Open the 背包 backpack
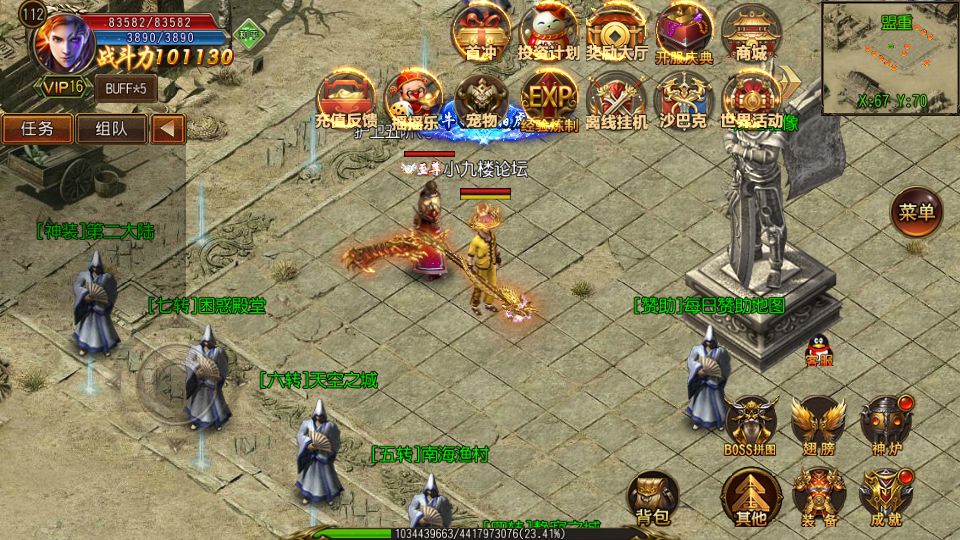960x540 pixels. coord(653,496)
